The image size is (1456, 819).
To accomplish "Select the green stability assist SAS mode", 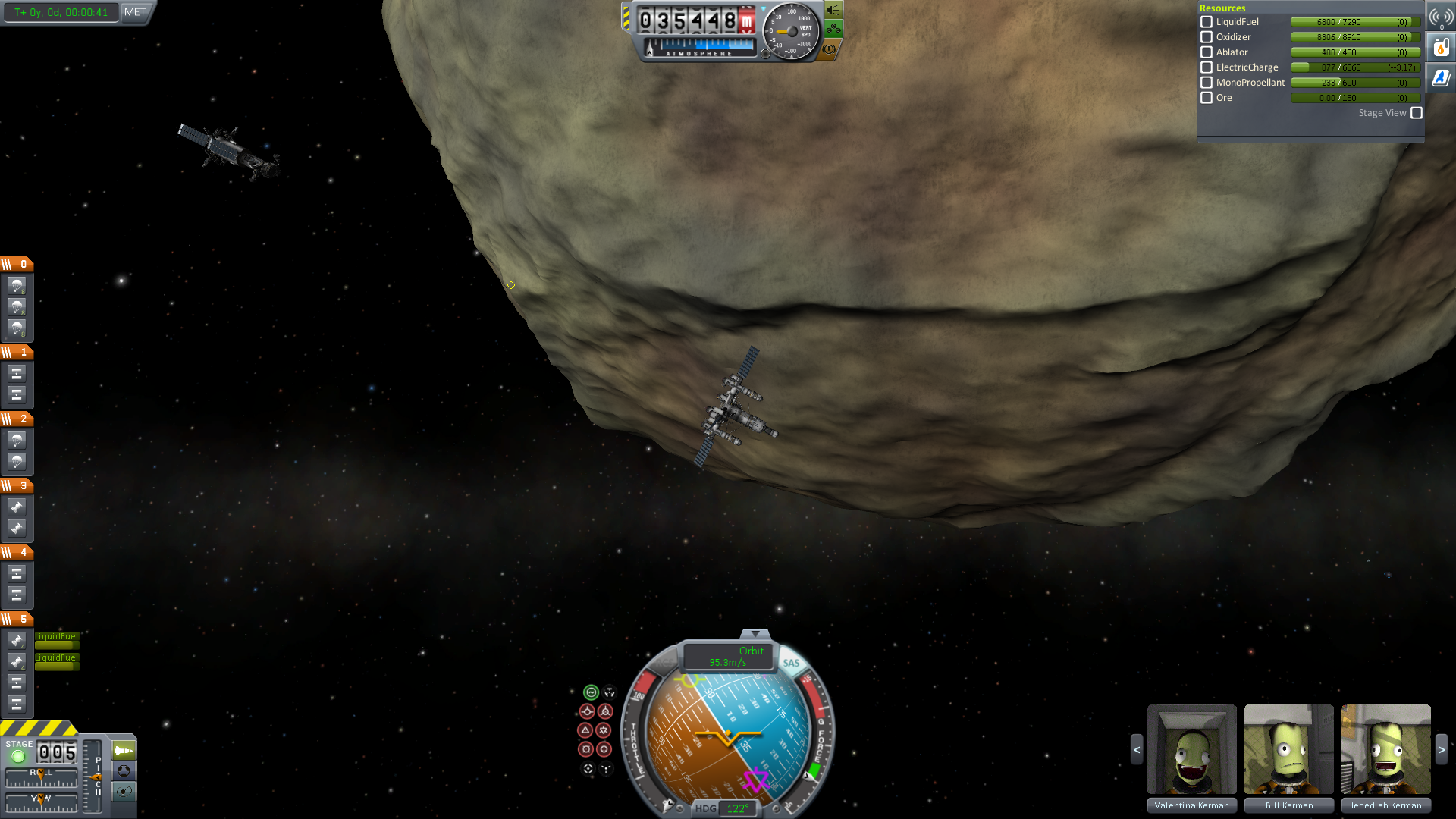I will coord(591,692).
